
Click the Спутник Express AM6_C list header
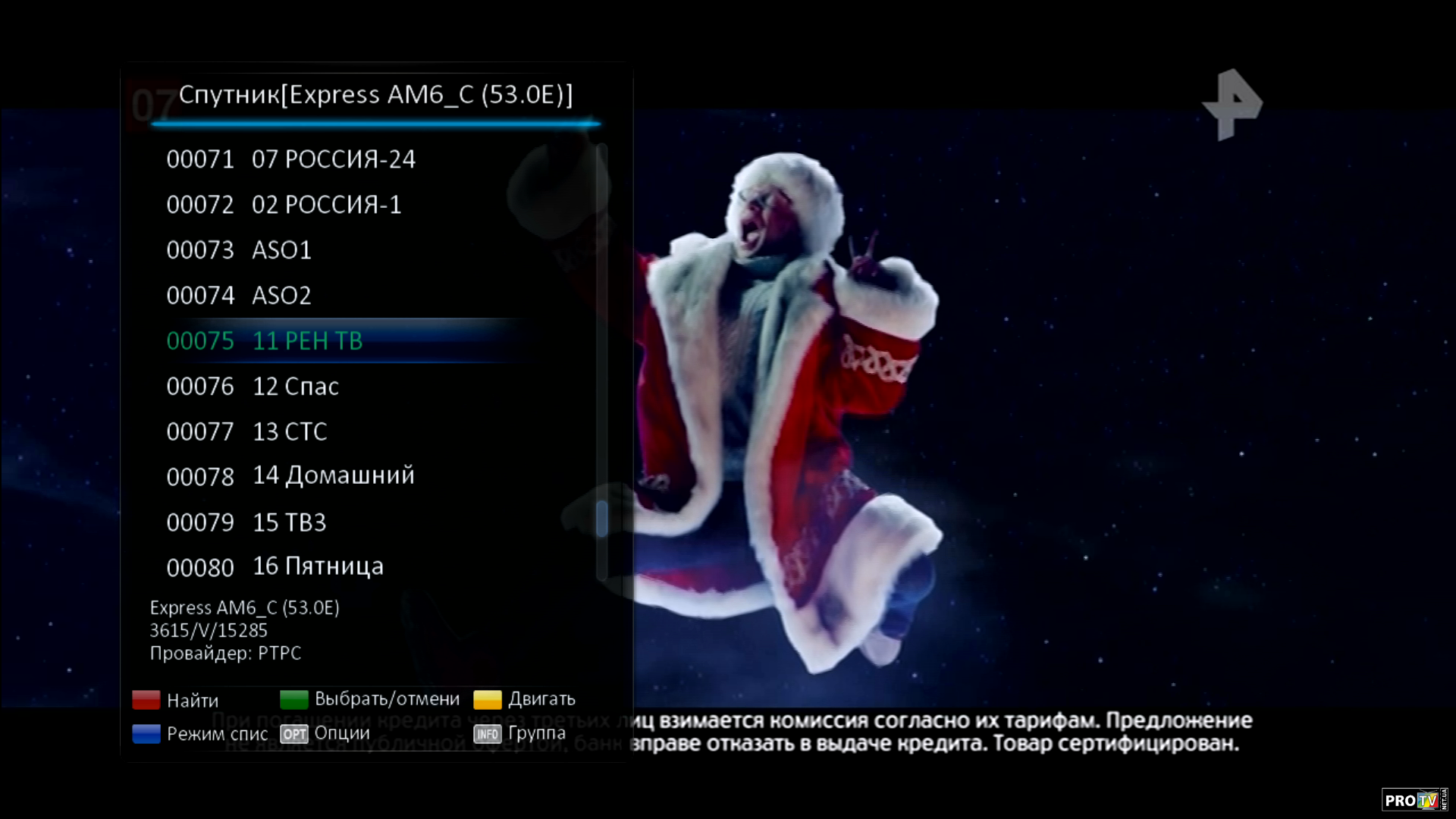pos(375,95)
